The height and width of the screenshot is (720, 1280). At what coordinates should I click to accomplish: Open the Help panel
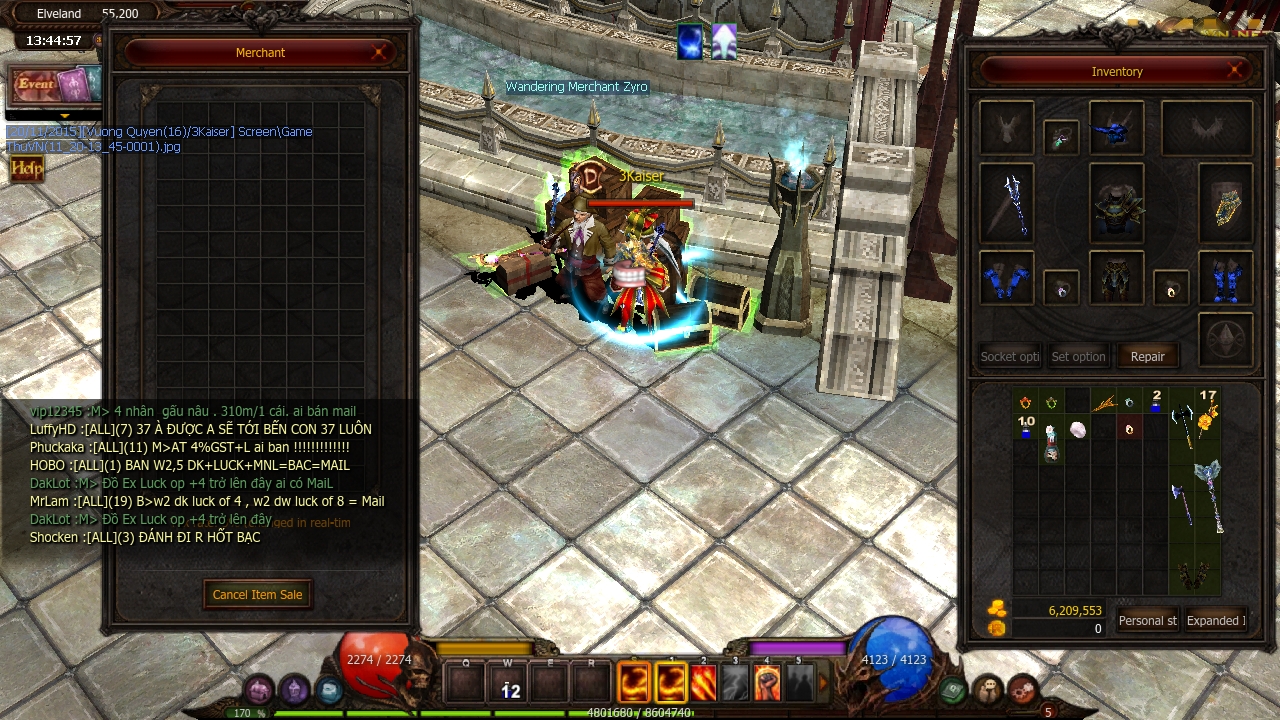[x=26, y=168]
